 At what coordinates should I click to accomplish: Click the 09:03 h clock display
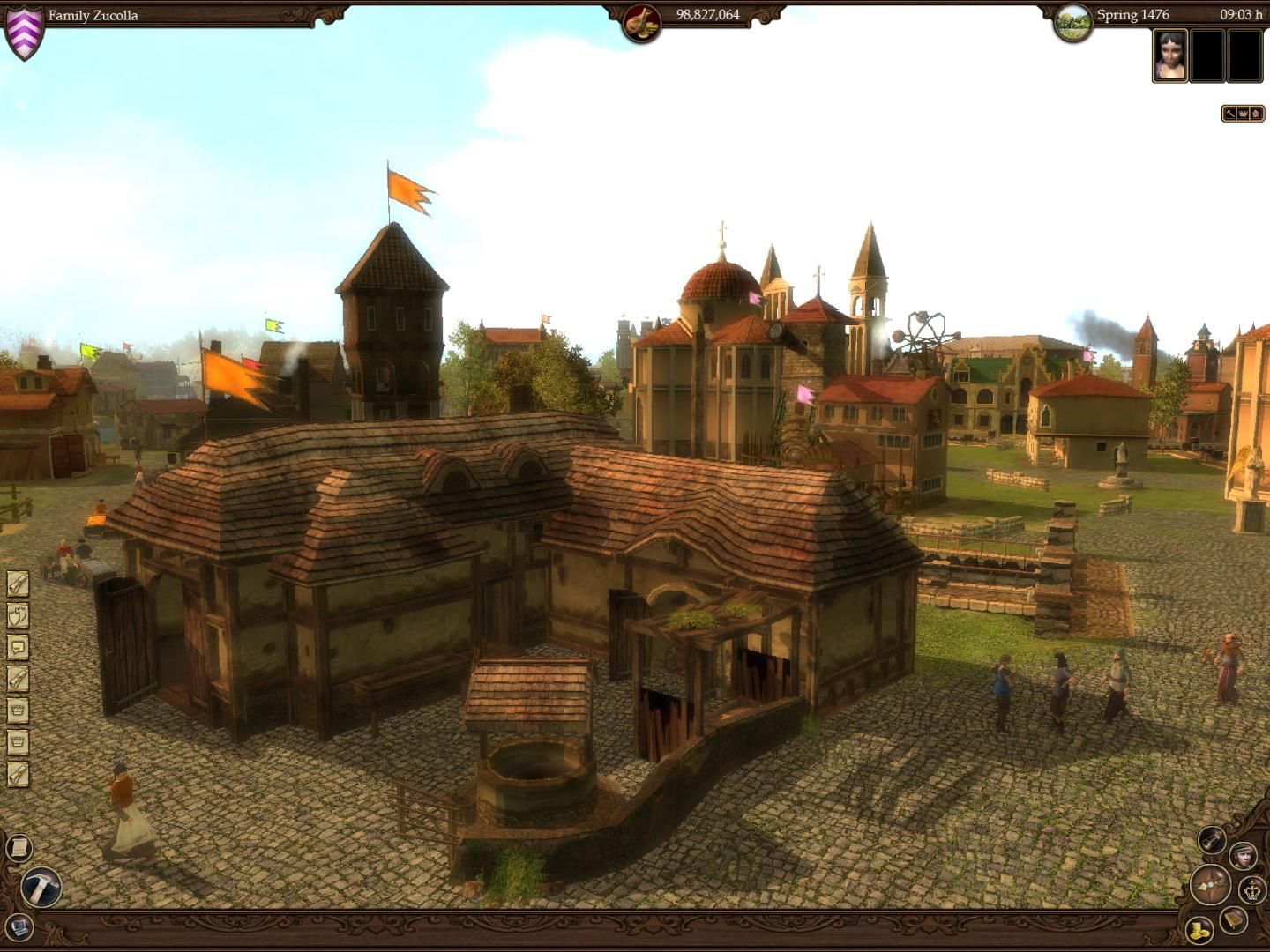click(x=1239, y=14)
